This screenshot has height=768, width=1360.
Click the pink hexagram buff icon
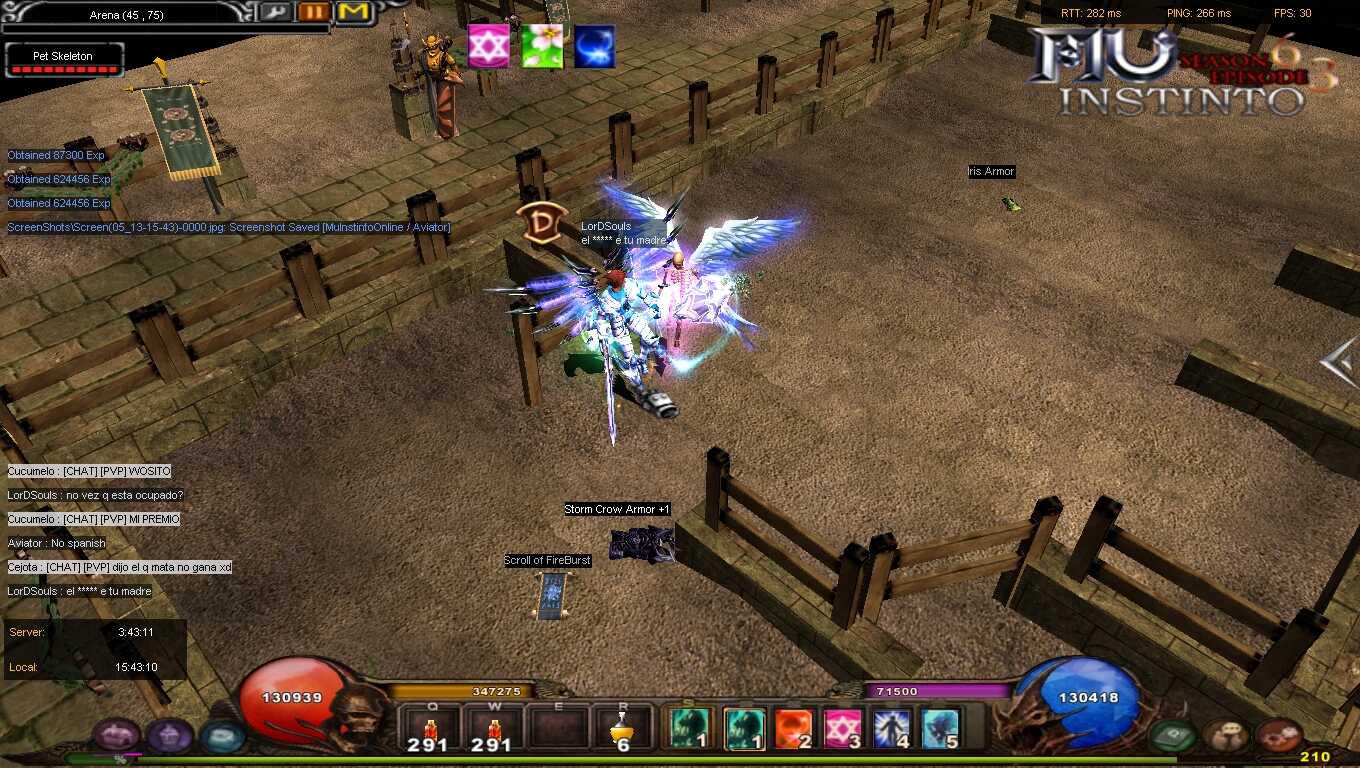coord(489,47)
